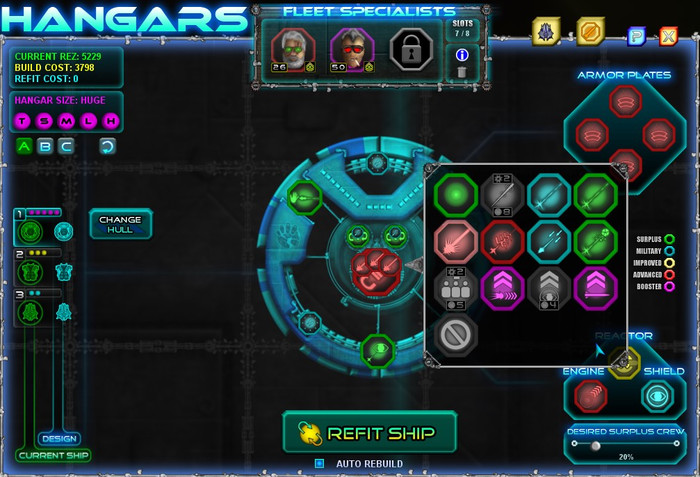This screenshot has height=477, width=700.
Task: Click the circular reset arrow button
Action: pyautogui.click(x=107, y=146)
